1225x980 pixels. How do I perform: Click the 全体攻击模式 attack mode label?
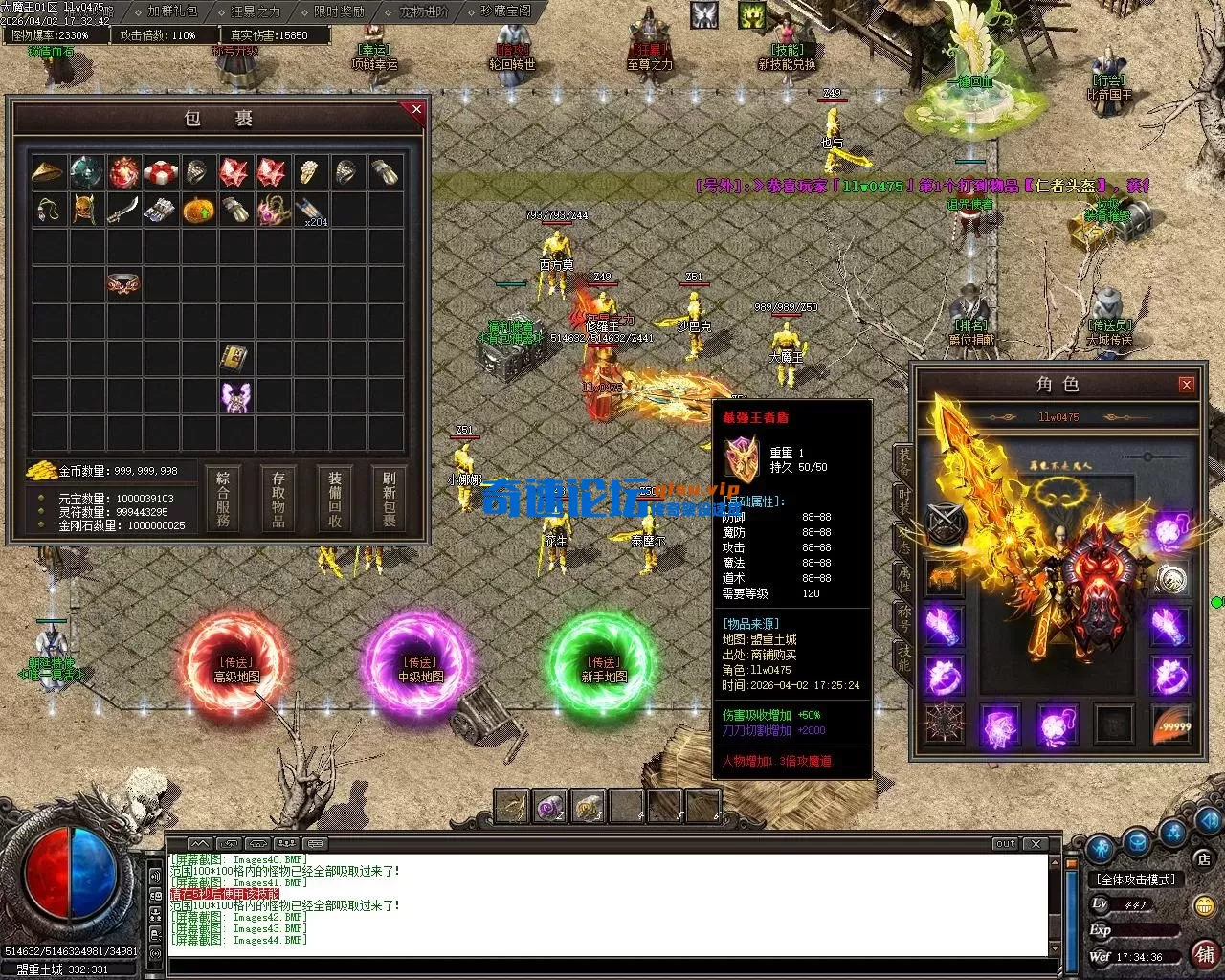pyautogui.click(x=1136, y=880)
